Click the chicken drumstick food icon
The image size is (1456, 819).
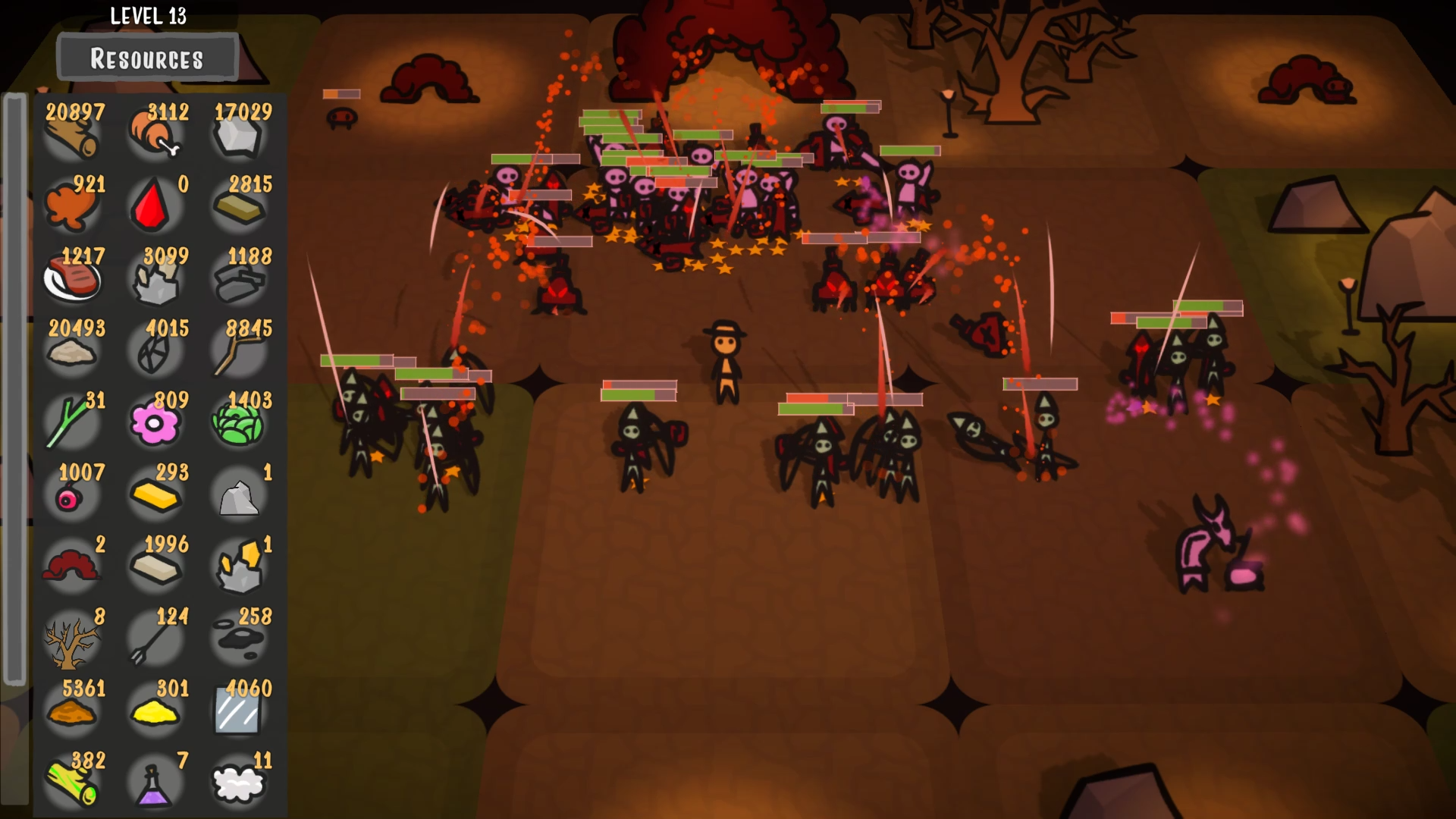(x=155, y=136)
